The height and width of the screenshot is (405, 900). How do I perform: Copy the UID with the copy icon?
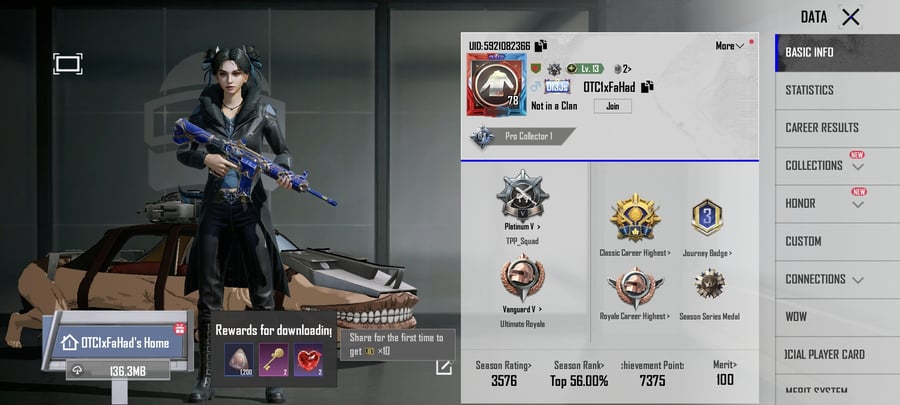click(x=541, y=46)
